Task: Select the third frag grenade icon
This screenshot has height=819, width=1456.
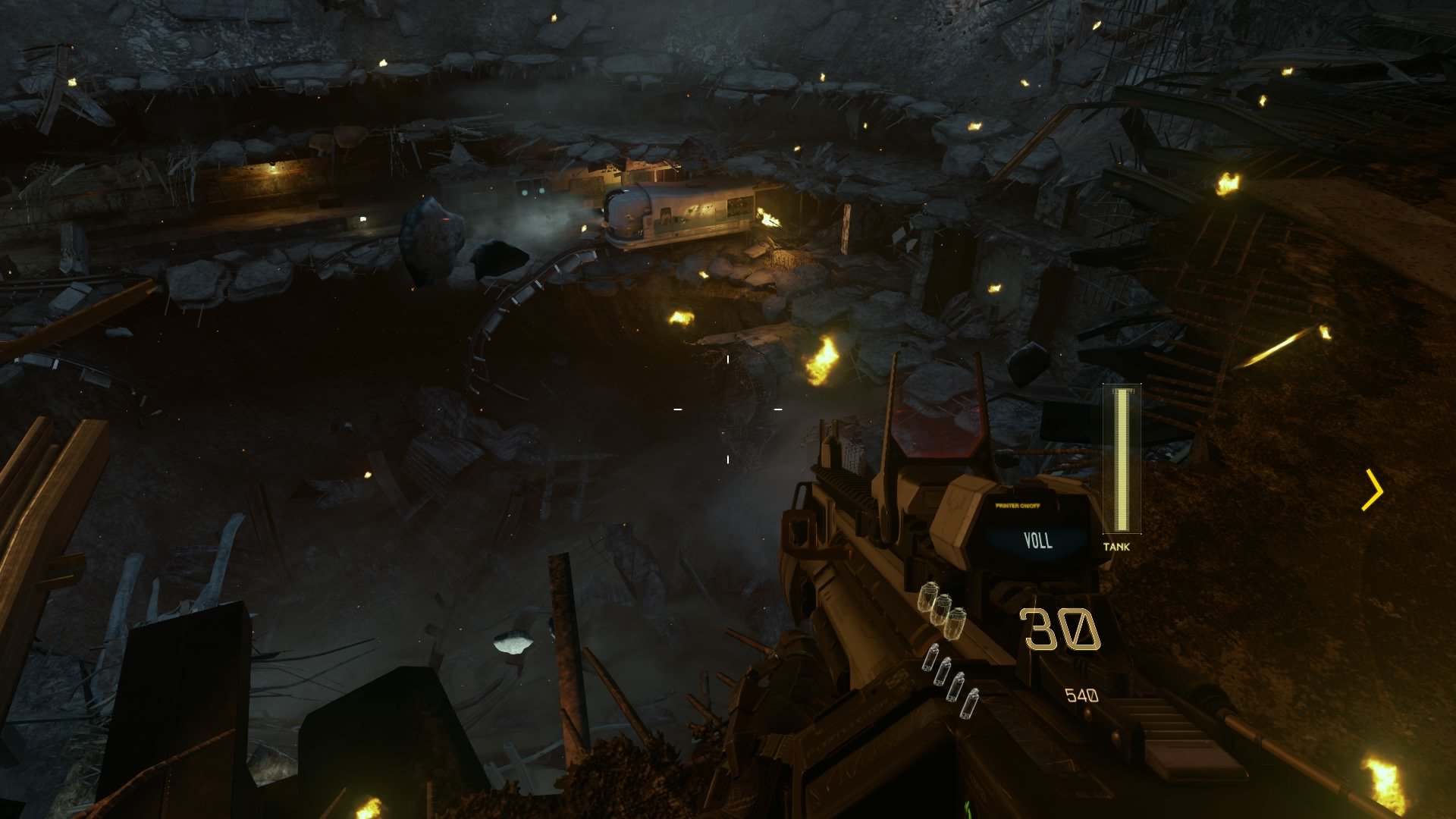Action: [957, 622]
